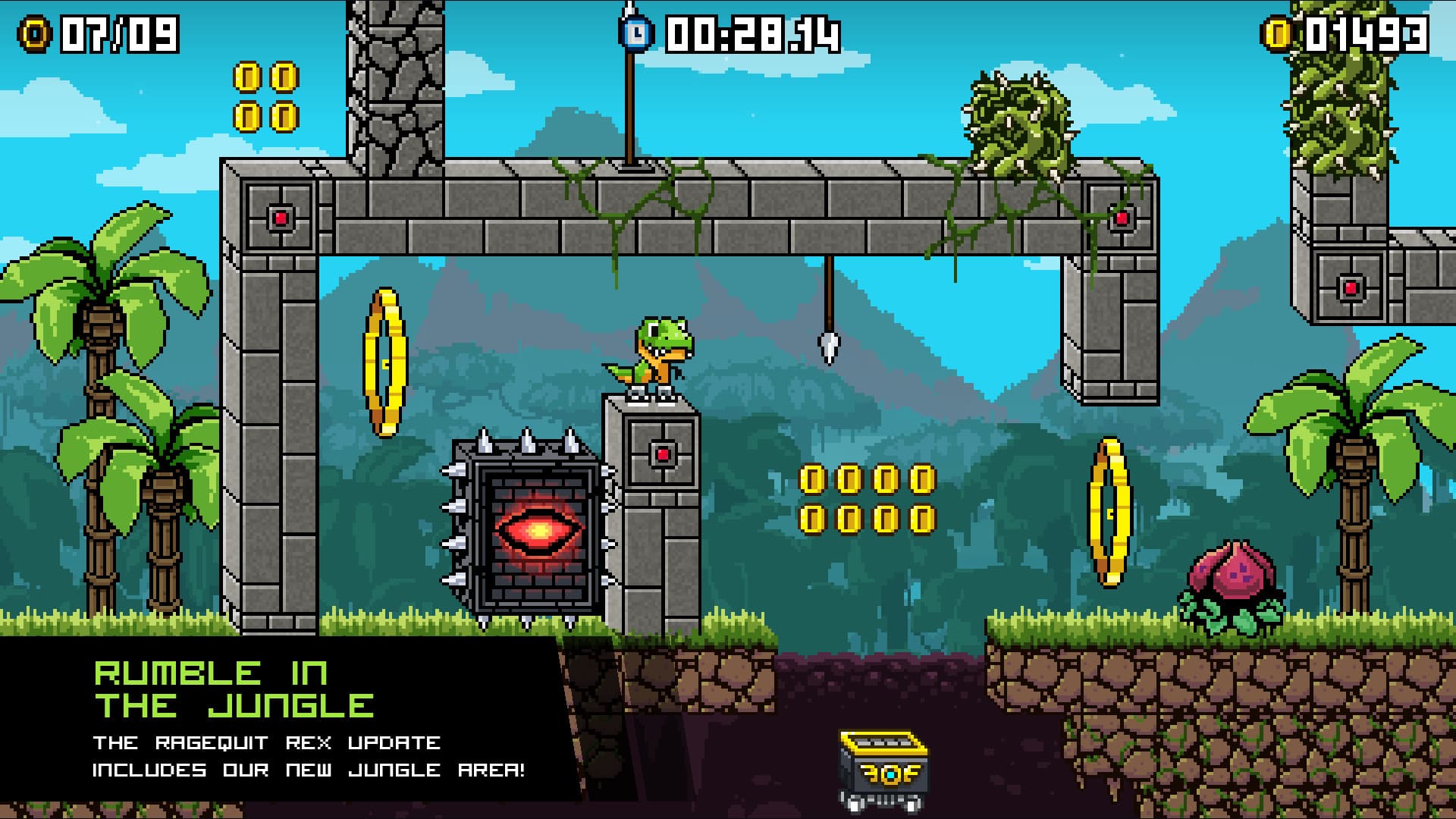Toggle the red gem block near the dinosaur
Screen dimensions: 1456x819
click(x=661, y=456)
